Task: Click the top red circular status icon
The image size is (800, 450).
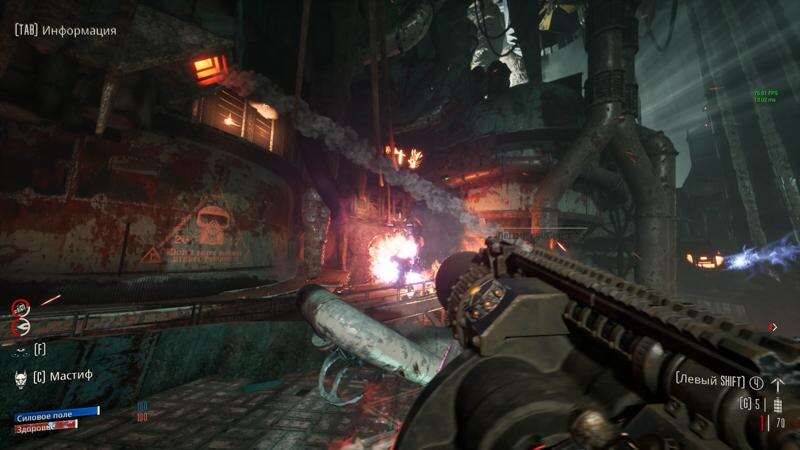Action: click(x=20, y=307)
